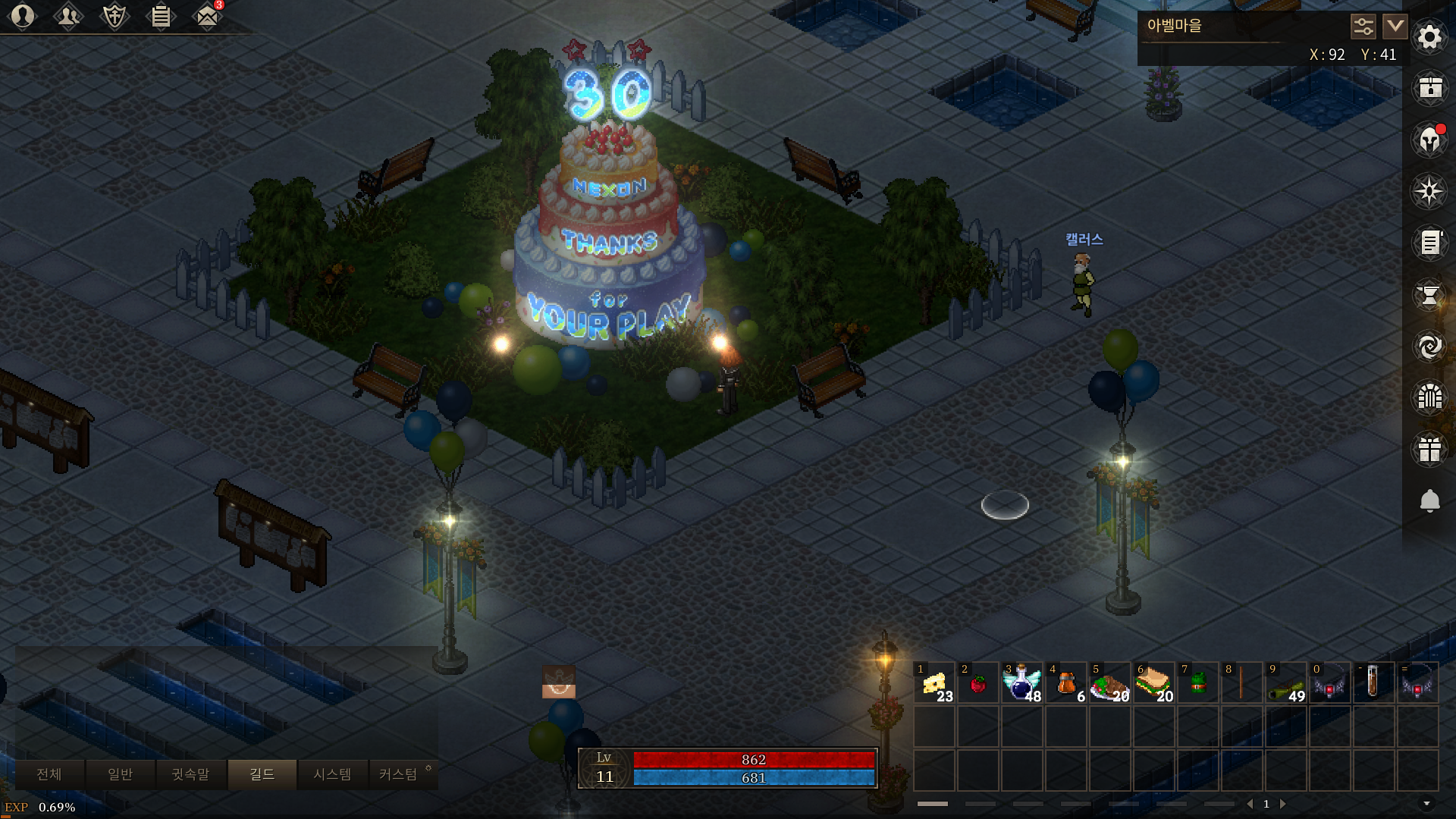Use the winged blue potion slot
Image resolution: width=1456 pixels, height=819 pixels.
point(1021,684)
